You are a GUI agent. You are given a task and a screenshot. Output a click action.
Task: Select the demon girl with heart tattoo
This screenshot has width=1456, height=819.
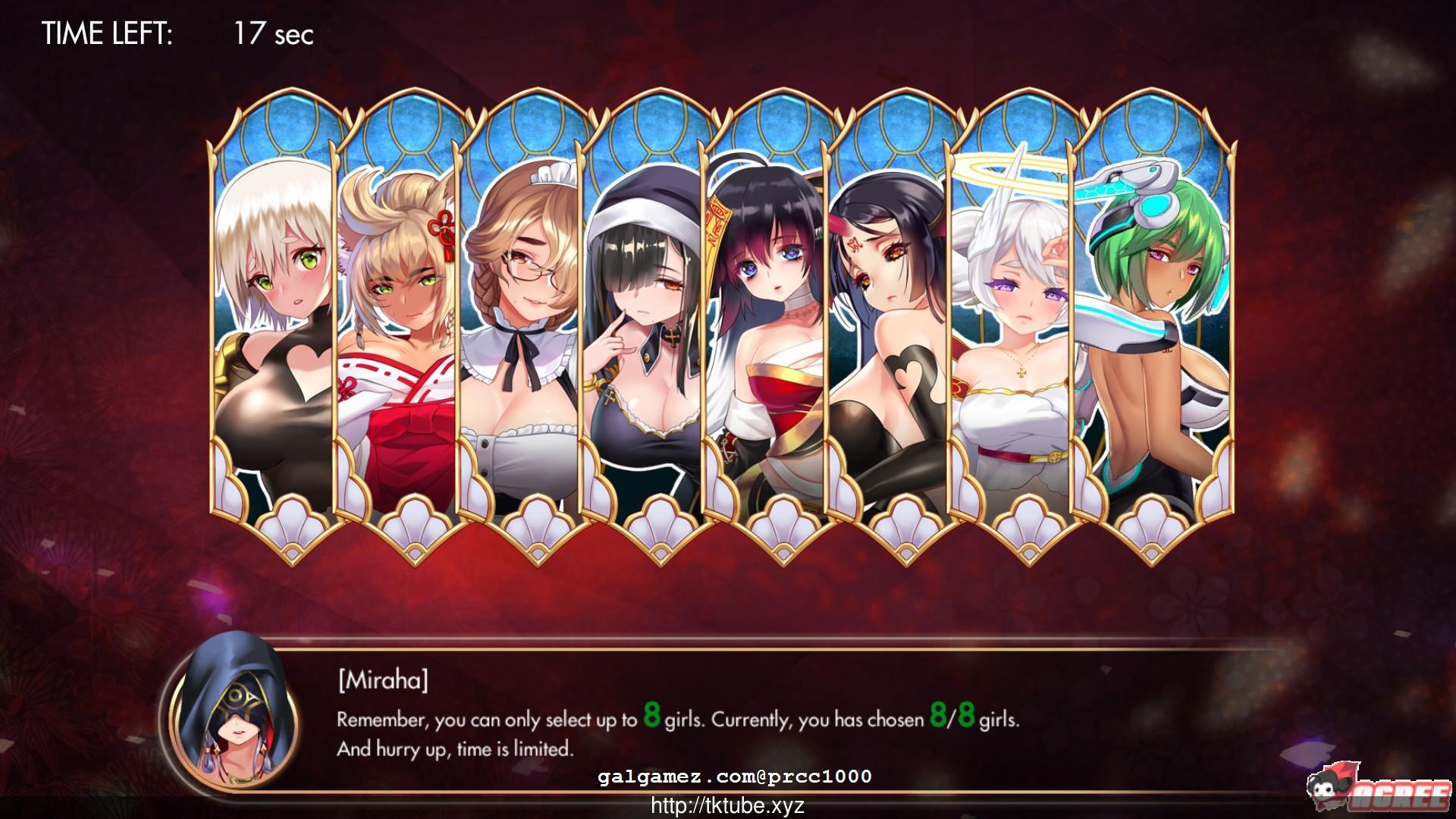click(x=891, y=318)
